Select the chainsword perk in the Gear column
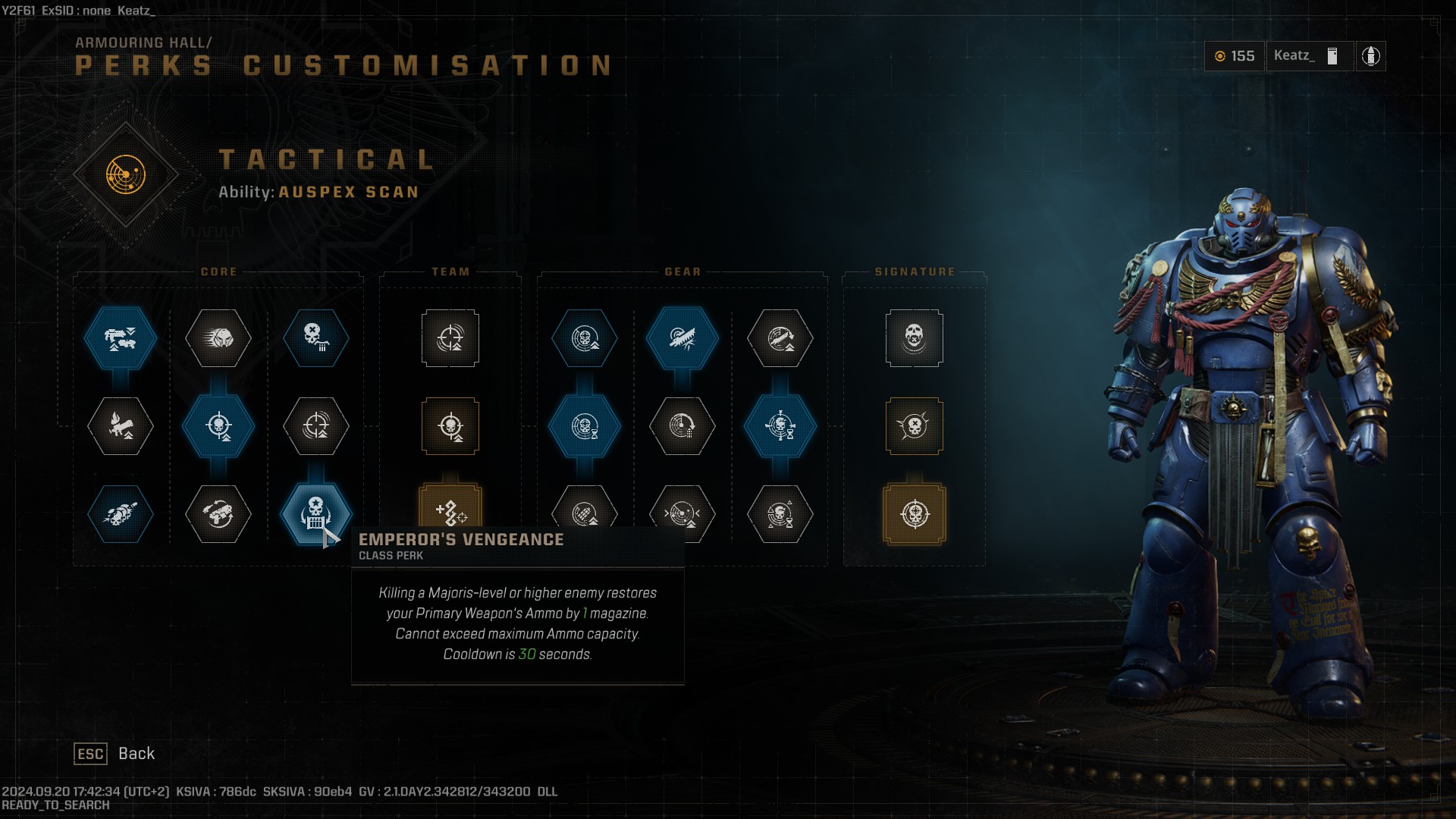The image size is (1456, 819). coord(682,340)
